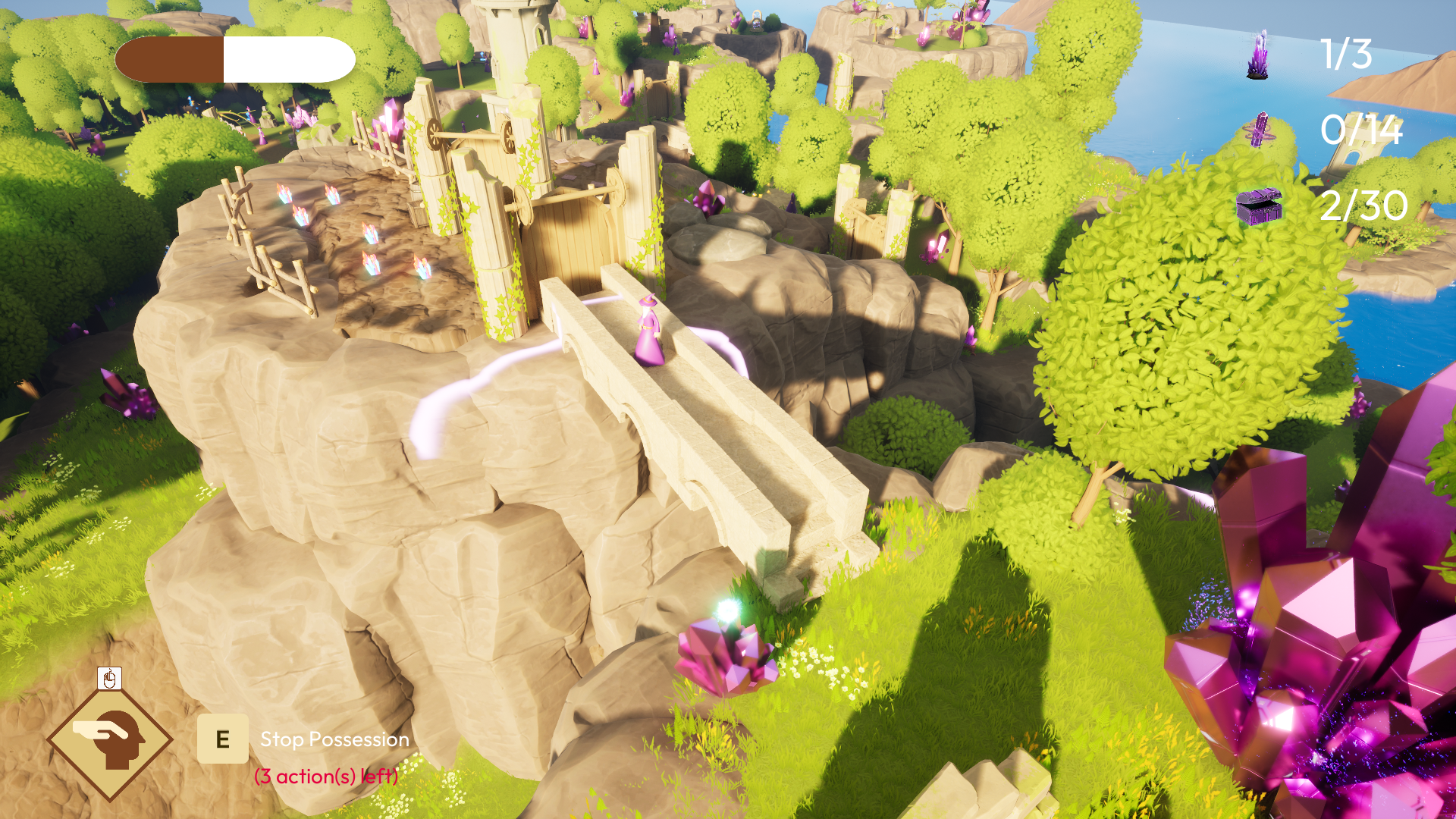Select the purple crystal shard counter icon
The height and width of the screenshot is (819, 1456).
tap(1260, 130)
